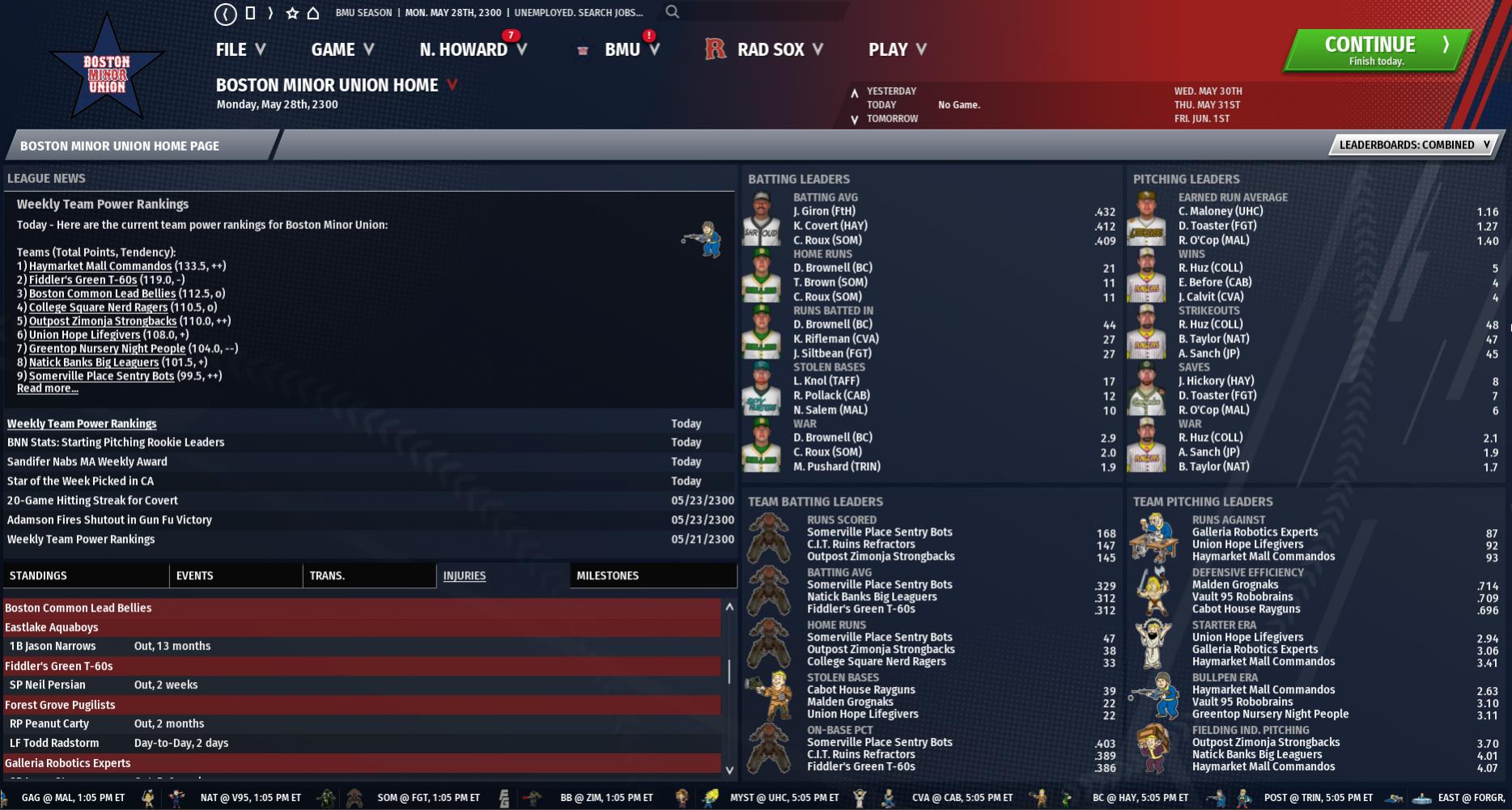Open the Leaderboards: Combined dropdown
The height and width of the screenshot is (810, 1512).
(1414, 145)
